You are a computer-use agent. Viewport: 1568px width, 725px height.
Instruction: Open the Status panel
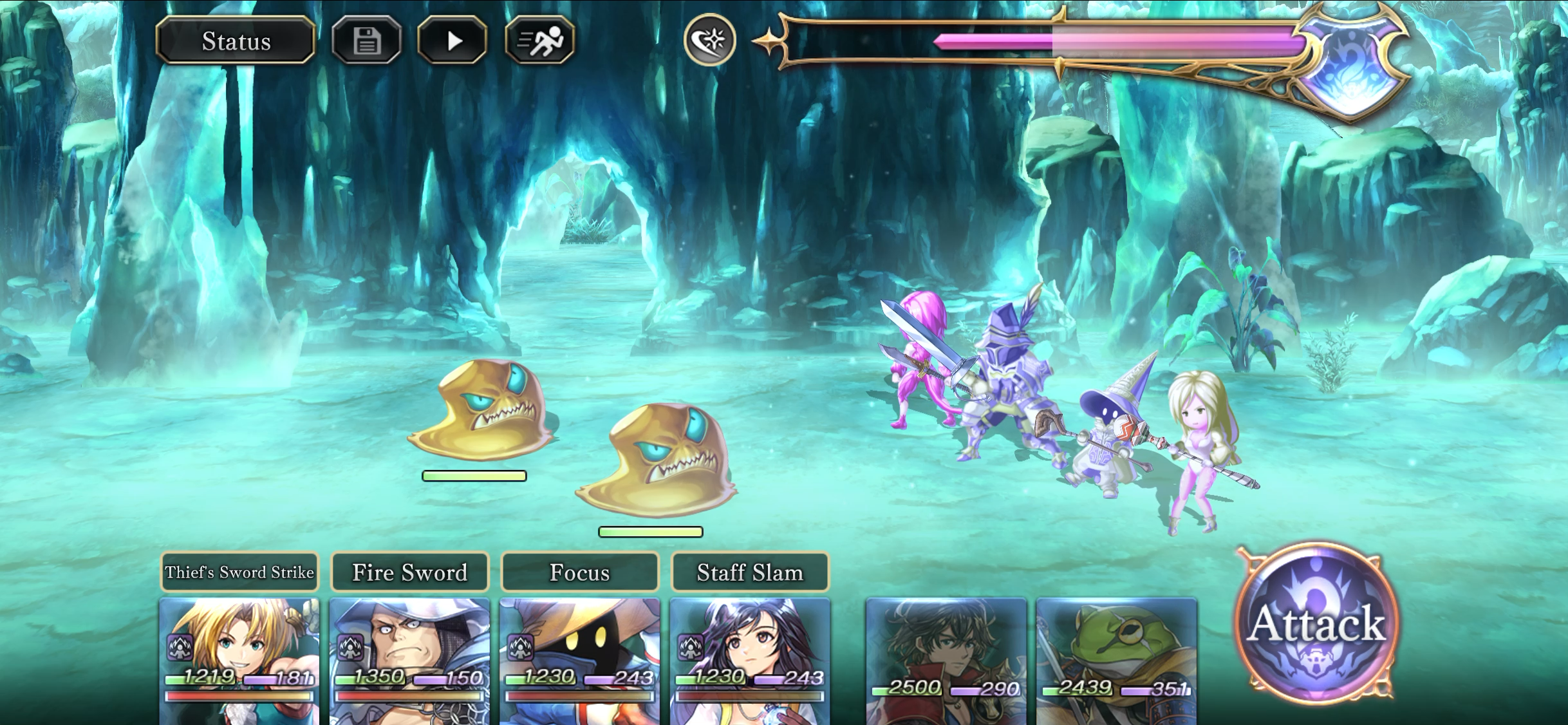tap(236, 41)
